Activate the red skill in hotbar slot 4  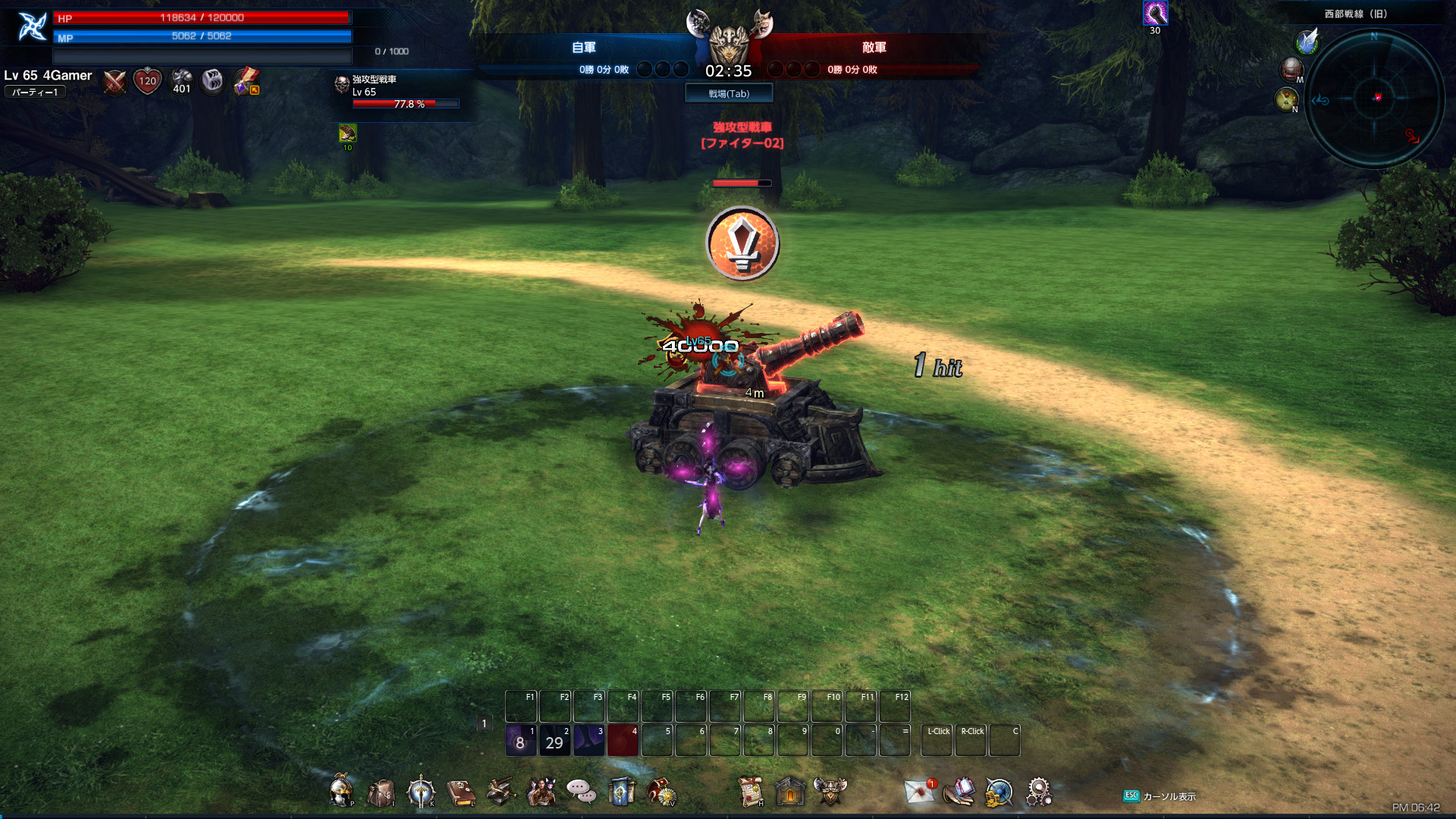coord(623,741)
